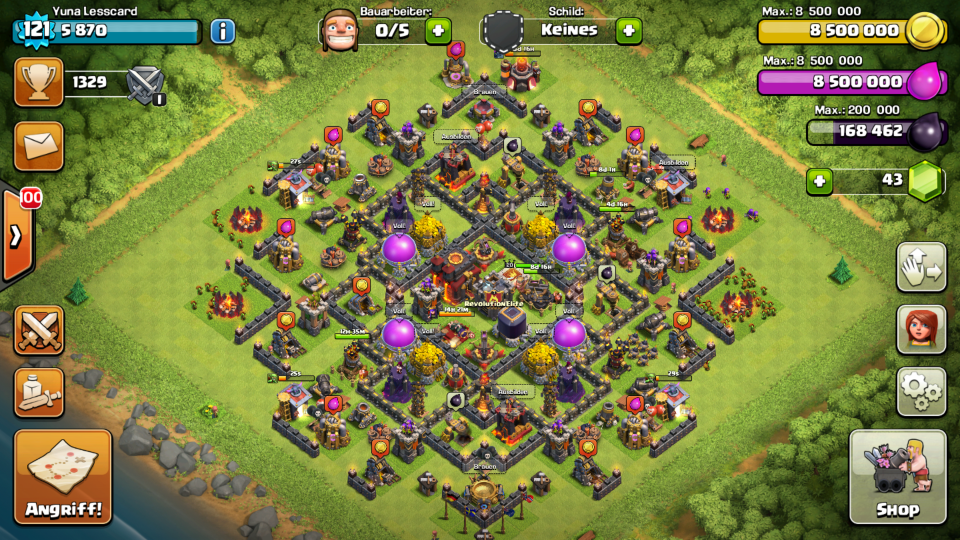Buy a shield using the green plus
The height and width of the screenshot is (540, 960).
[628, 31]
